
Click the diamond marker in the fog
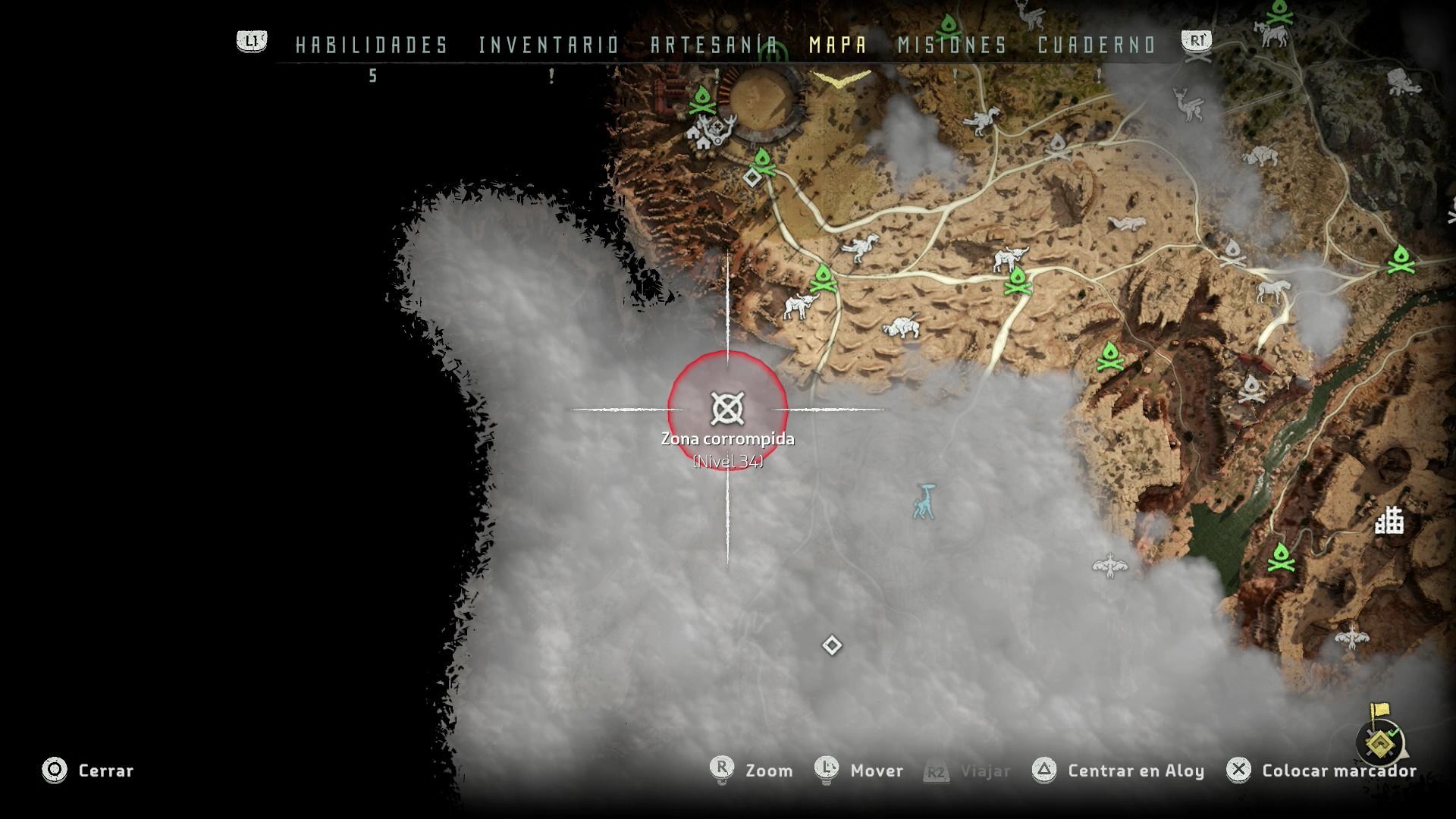point(832,645)
